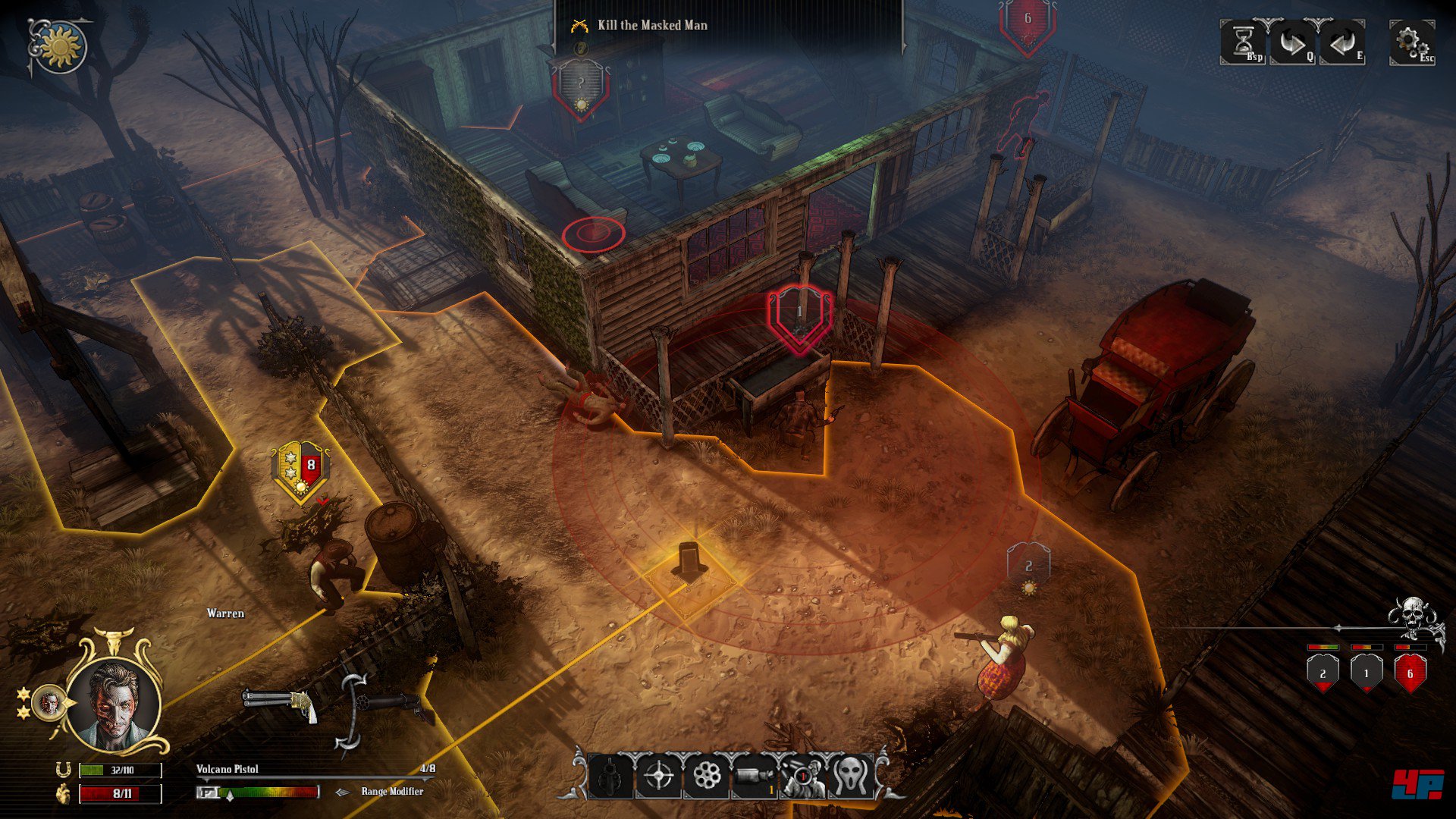Click Warren's large character portrait
The image size is (1456, 819).
point(114,704)
